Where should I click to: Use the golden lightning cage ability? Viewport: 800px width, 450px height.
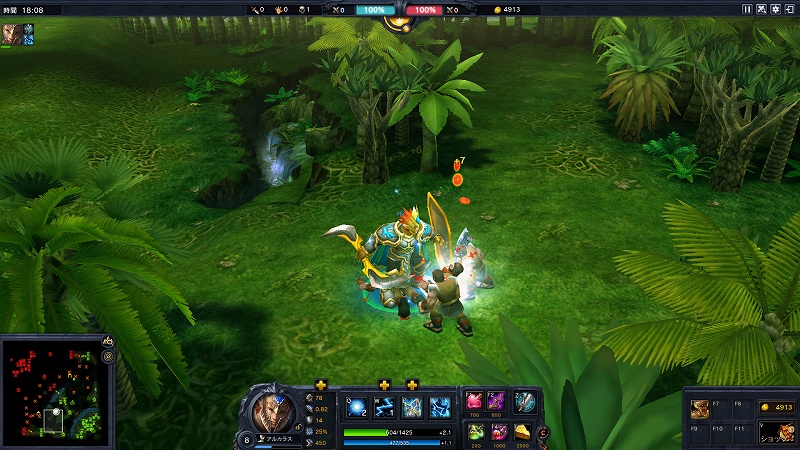(x=412, y=408)
